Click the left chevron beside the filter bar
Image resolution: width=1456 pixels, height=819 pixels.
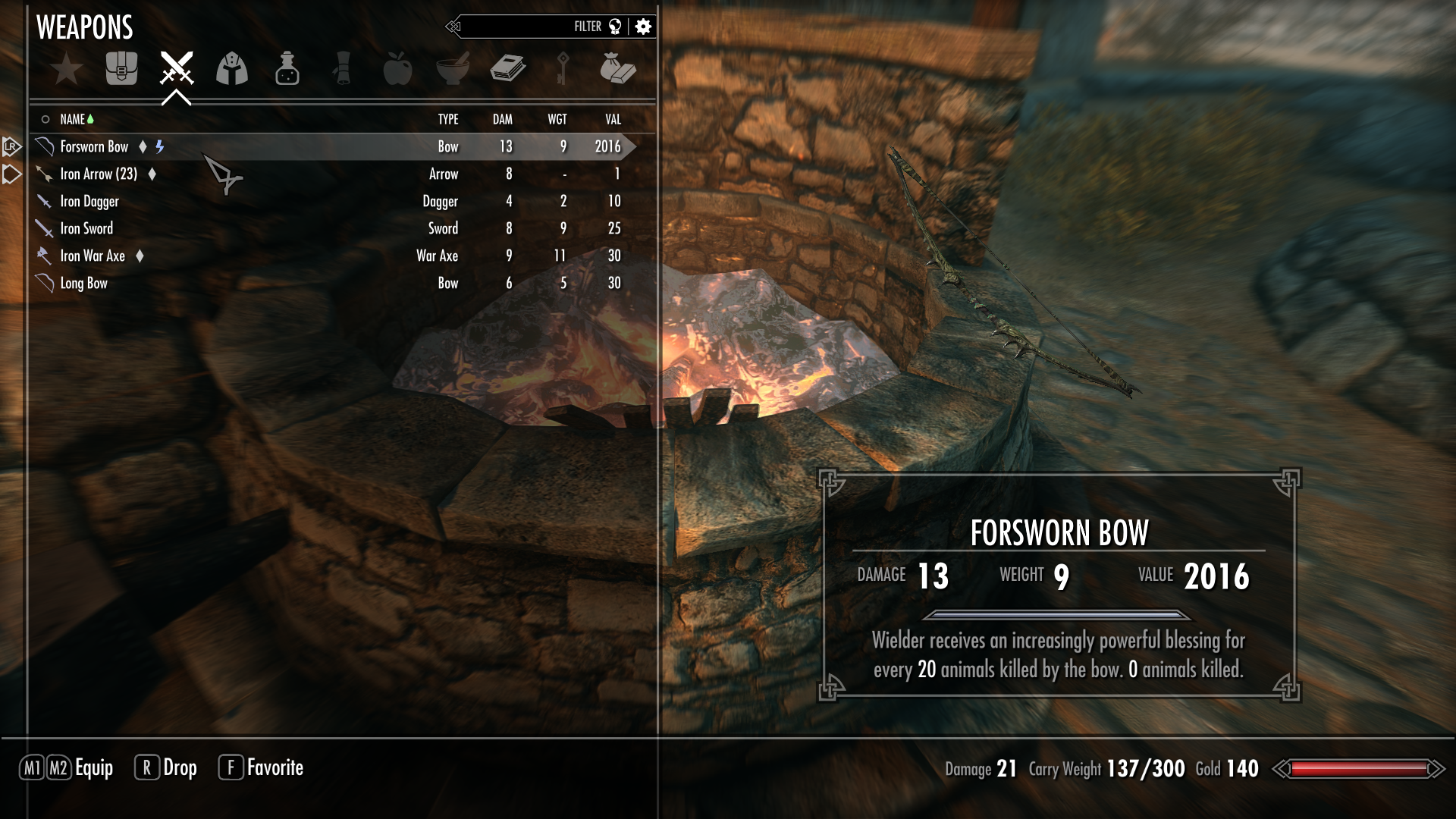pyautogui.click(x=455, y=26)
